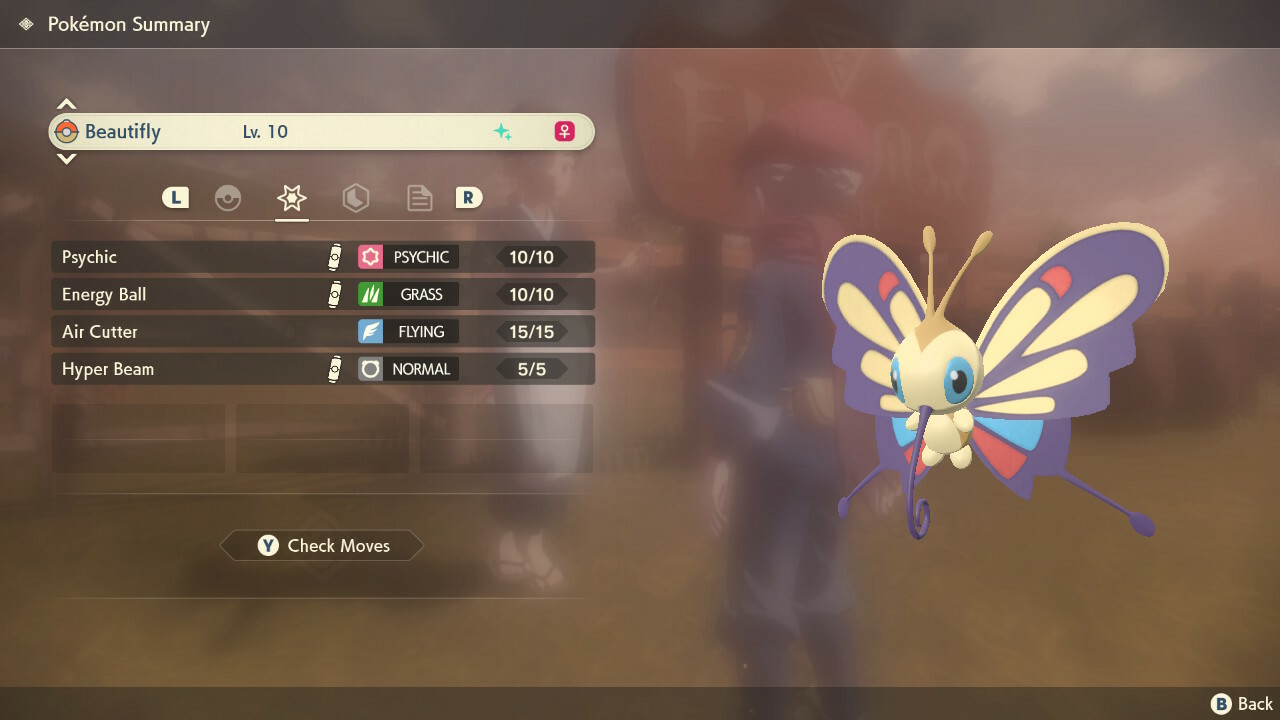Open the notes document tab
The width and height of the screenshot is (1280, 720).
(x=420, y=198)
